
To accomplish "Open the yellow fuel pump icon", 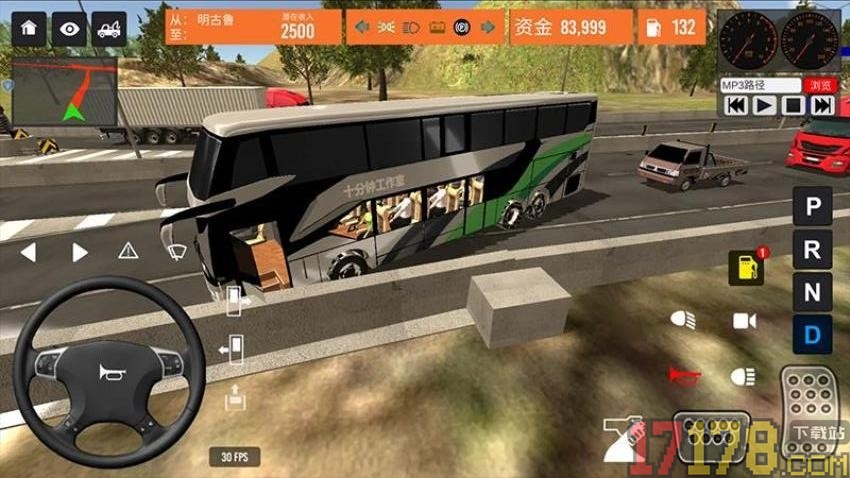I will [x=745, y=267].
